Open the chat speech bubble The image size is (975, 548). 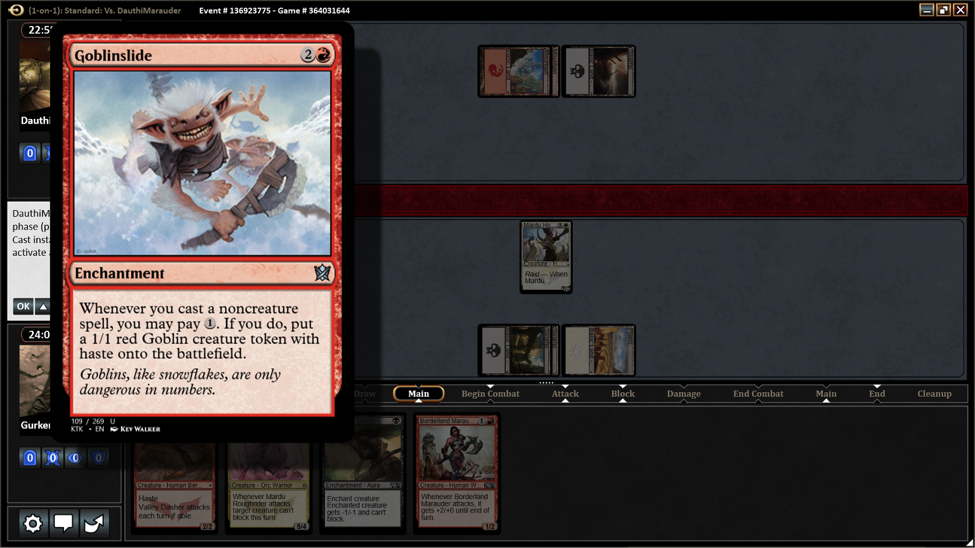[63, 523]
